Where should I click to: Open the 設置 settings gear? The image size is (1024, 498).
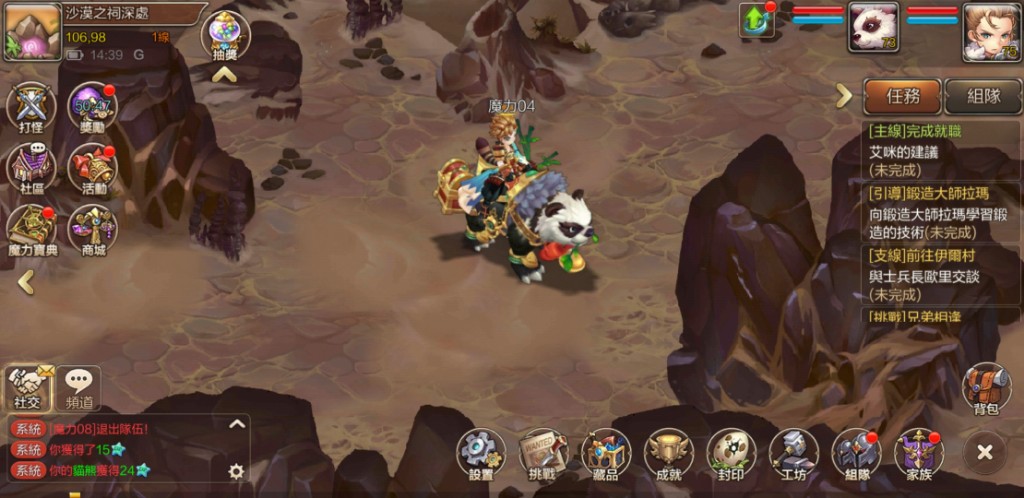click(x=481, y=454)
